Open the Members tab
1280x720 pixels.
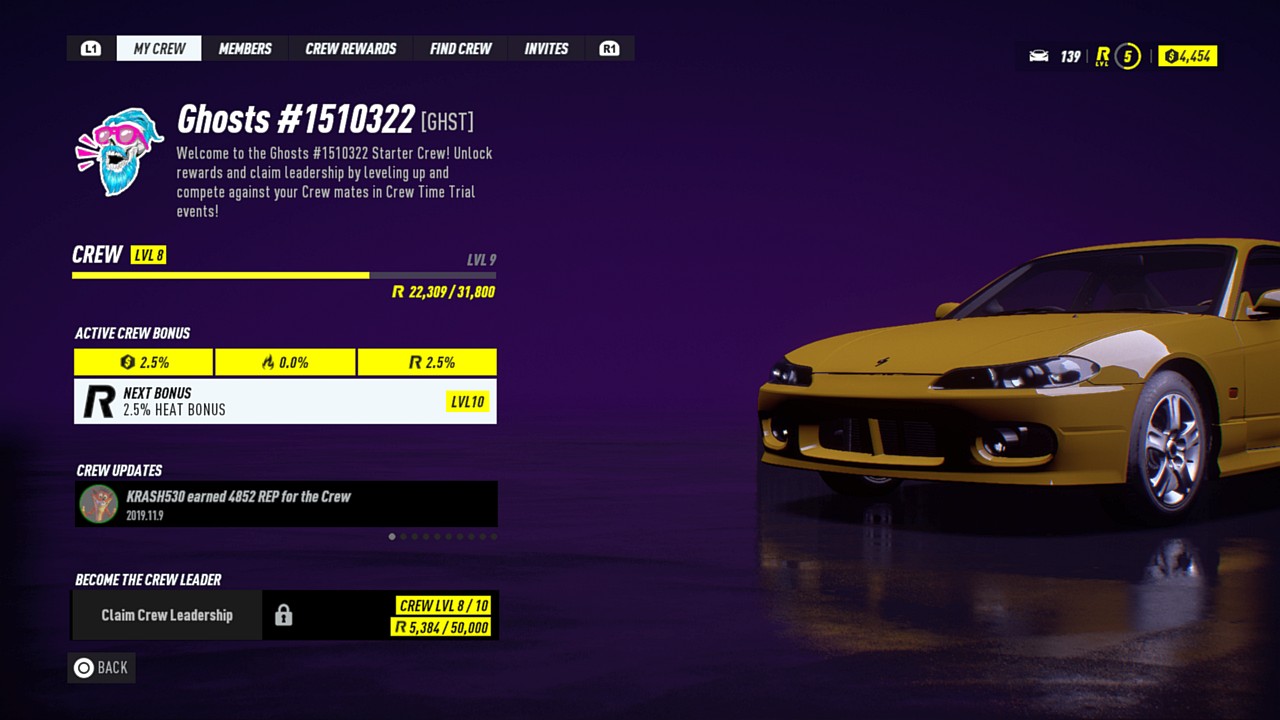coord(245,48)
